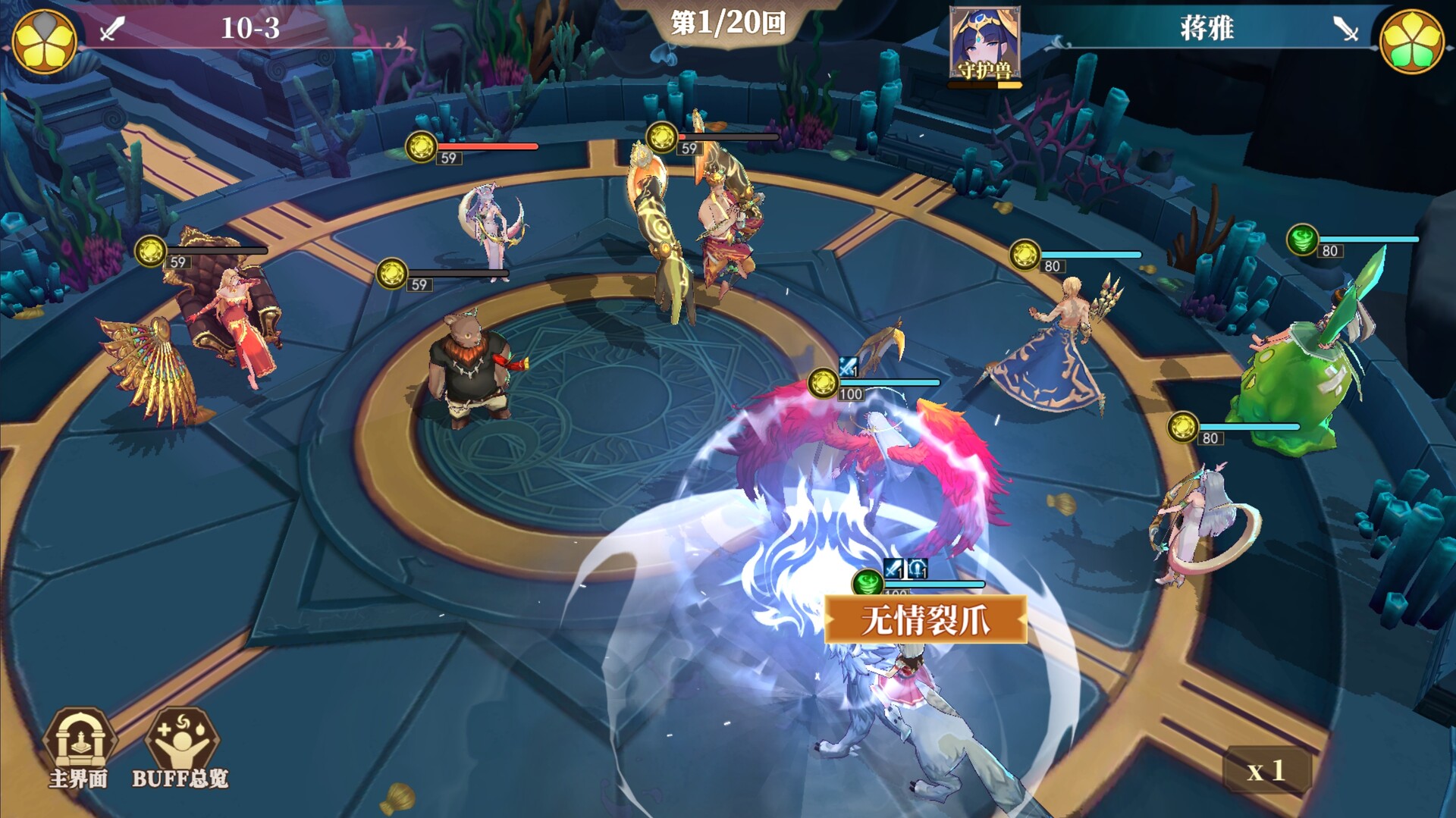
Task: Click the energy coin above the white-haired archer
Action: tap(1183, 426)
